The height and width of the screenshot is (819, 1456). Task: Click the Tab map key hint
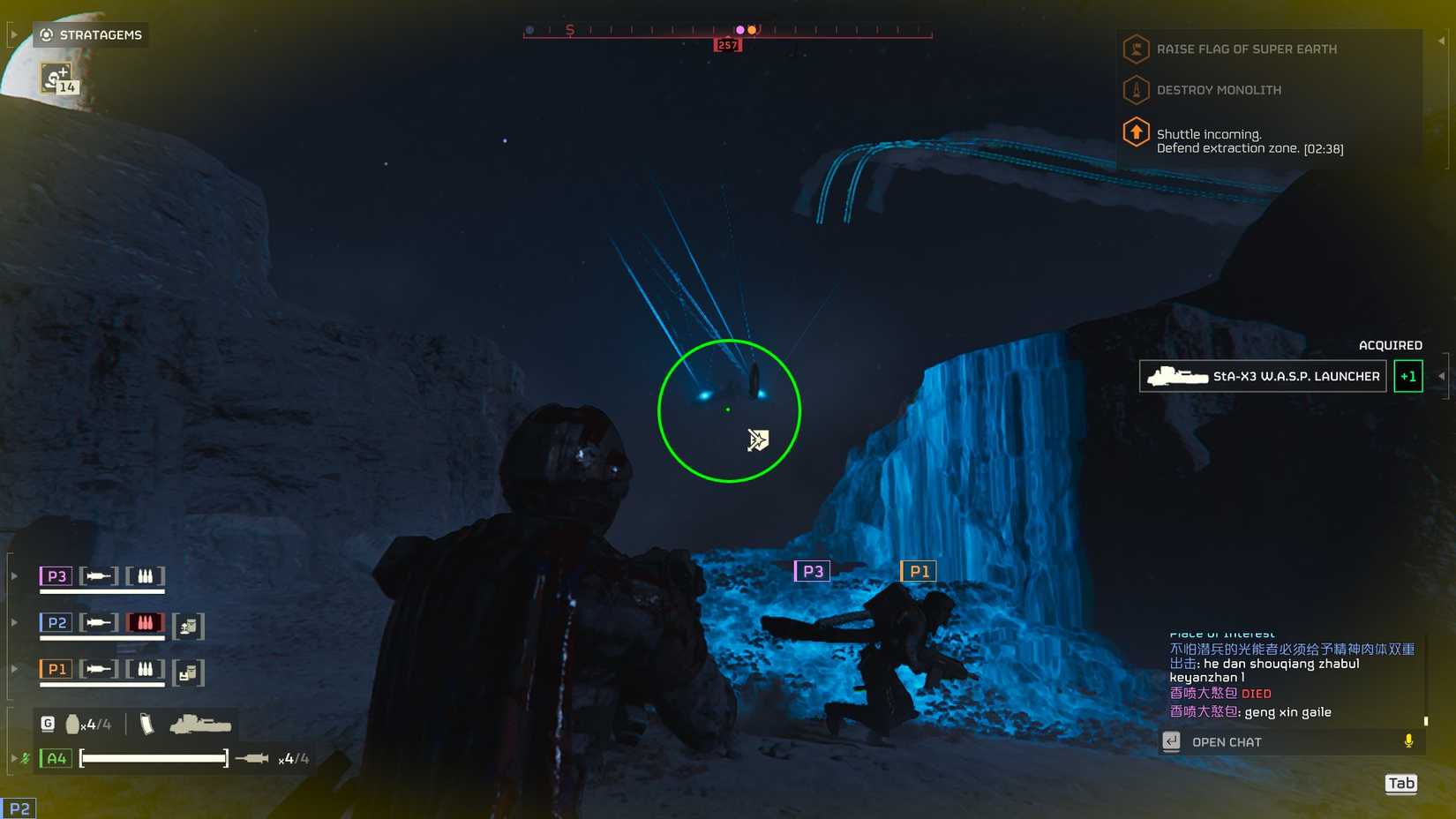tap(1400, 783)
